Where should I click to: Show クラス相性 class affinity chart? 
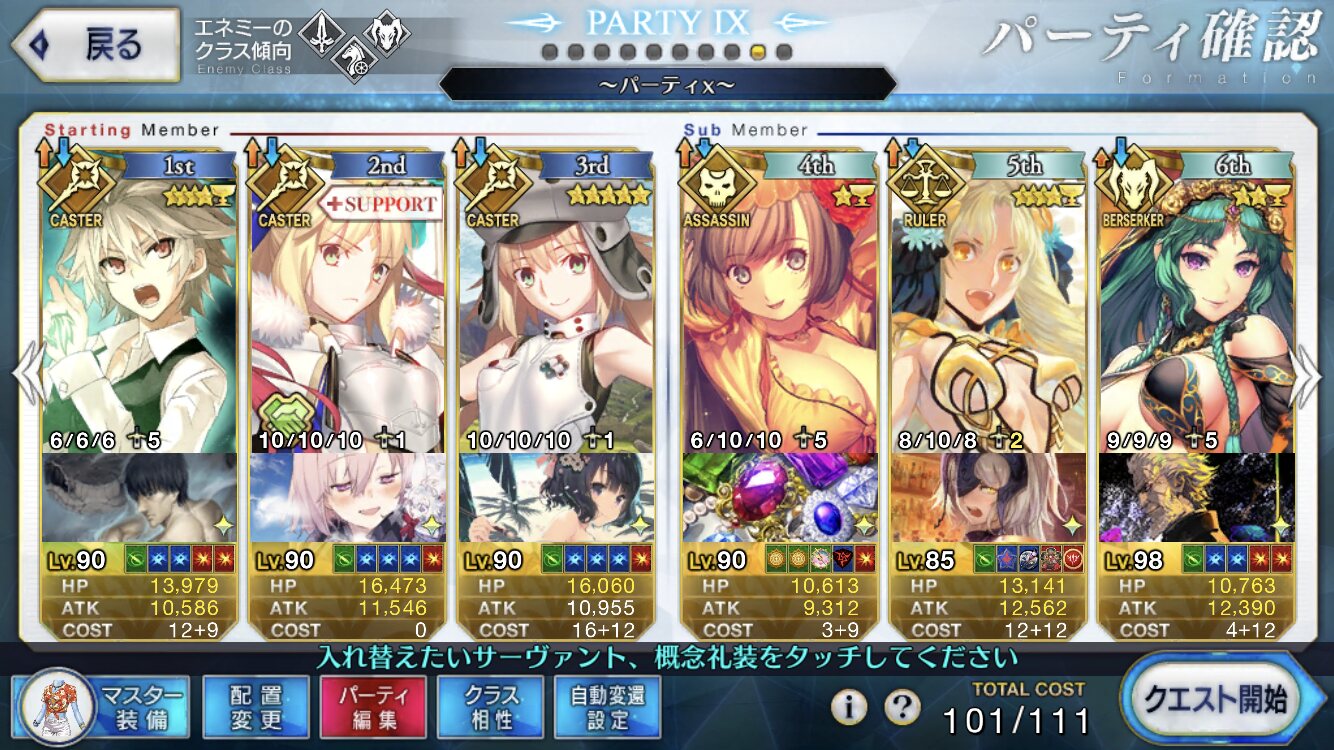(490, 706)
